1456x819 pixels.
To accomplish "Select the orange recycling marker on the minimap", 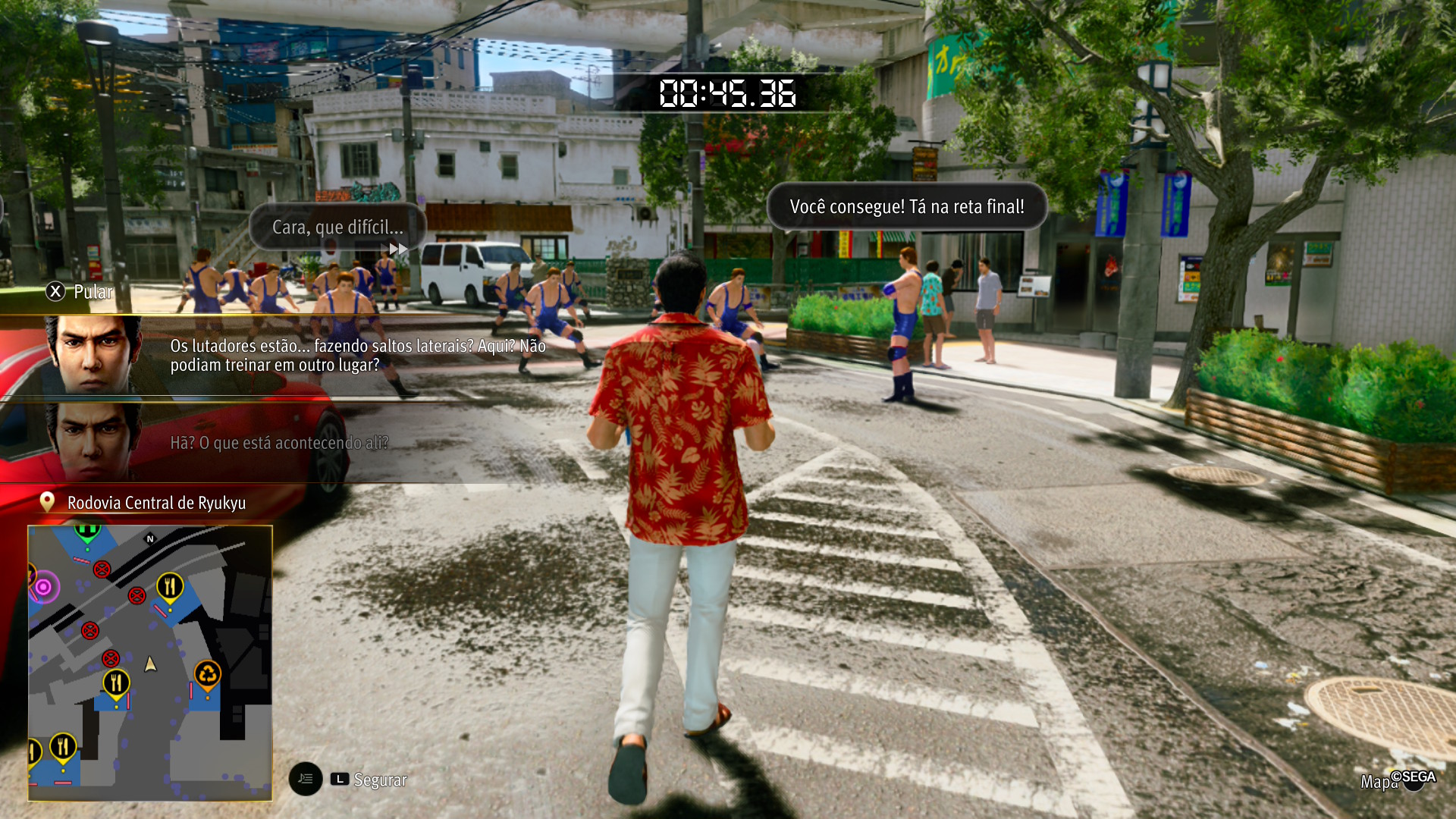I will pos(207,673).
